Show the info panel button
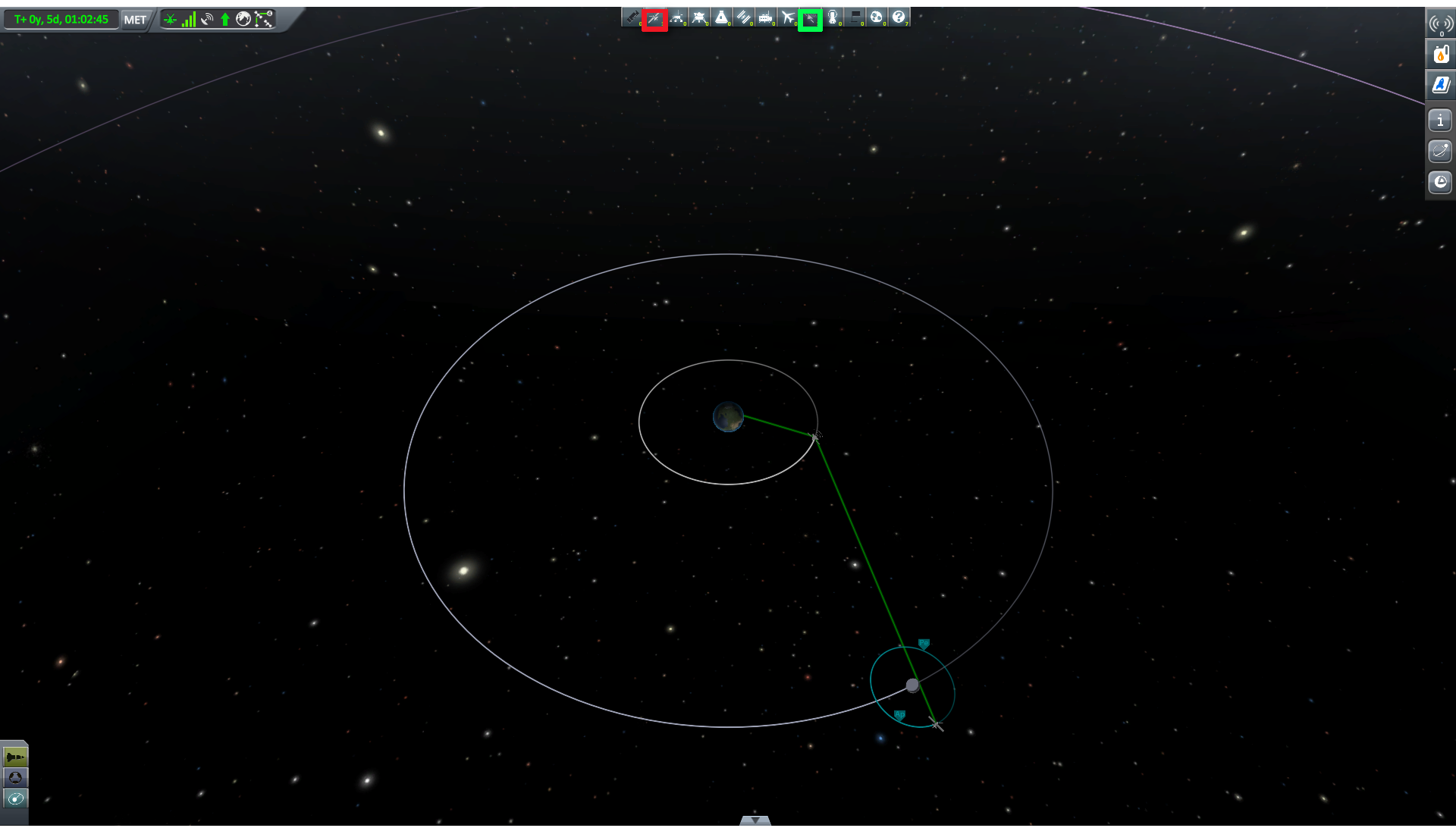Screen dimensions: 1456x828 [x=1440, y=121]
